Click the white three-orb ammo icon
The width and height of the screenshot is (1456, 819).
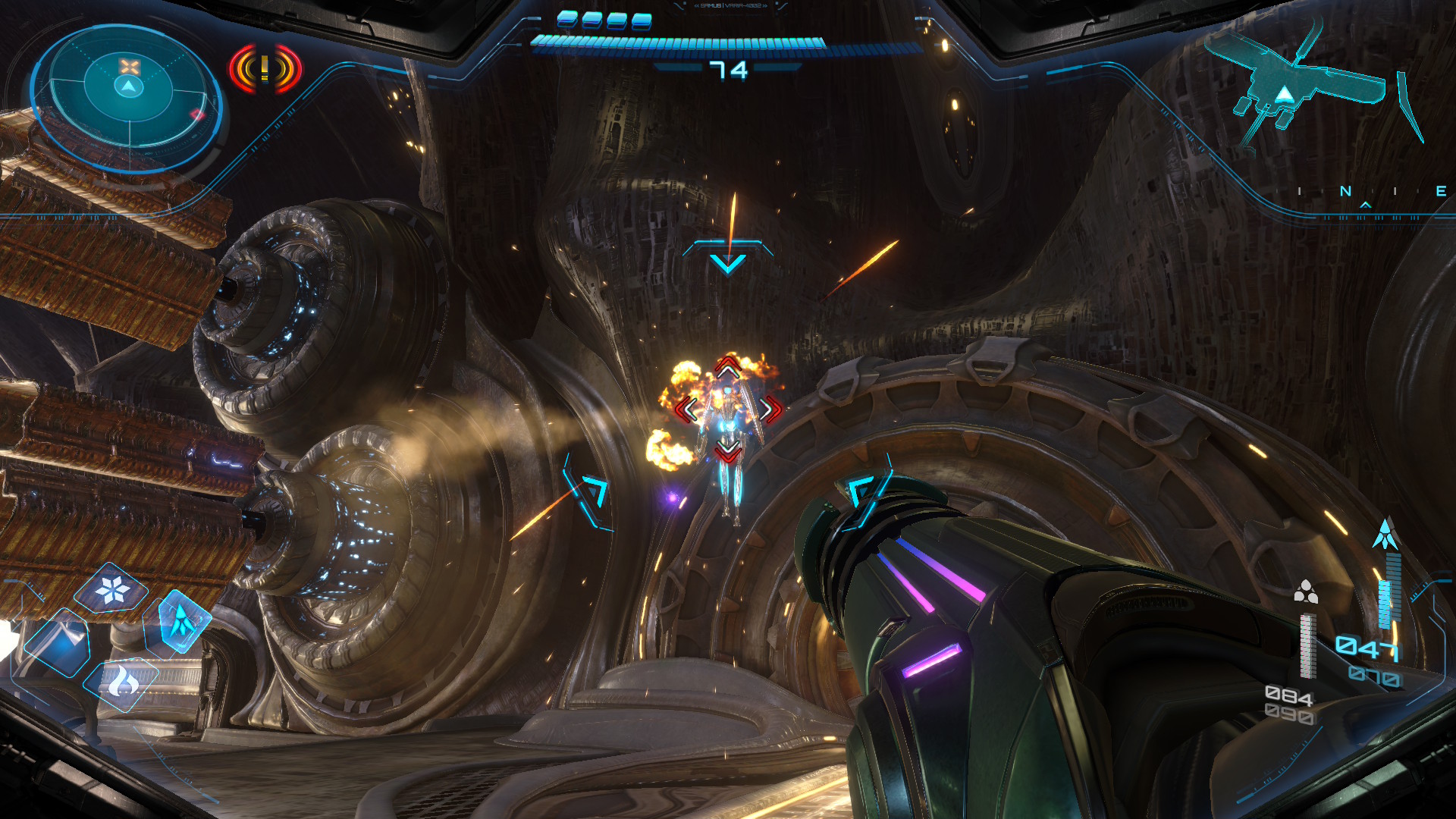(x=1305, y=591)
